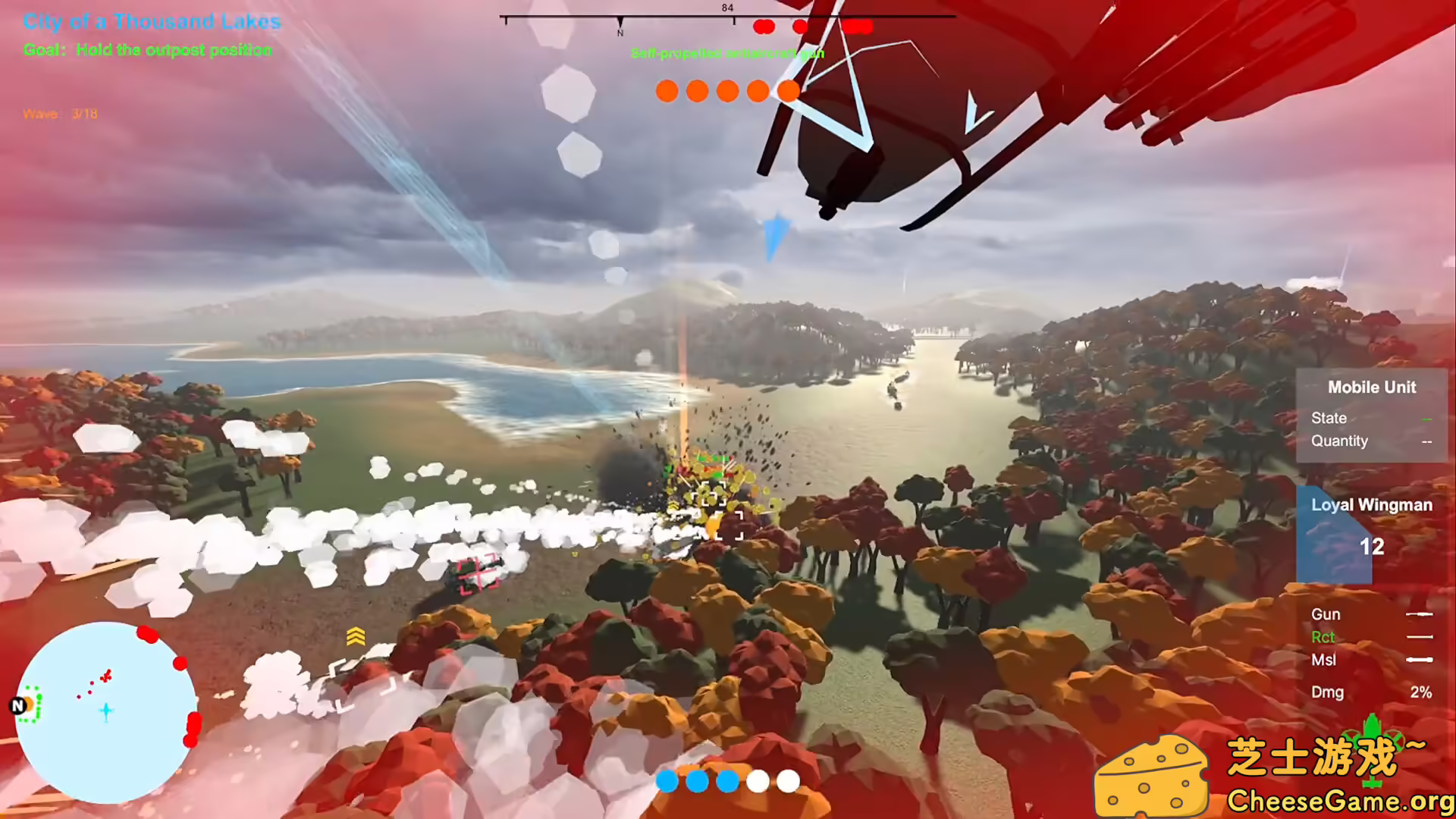The width and height of the screenshot is (1456, 819).
Task: Select the City of a Thousand Lakes title
Action: pyautogui.click(x=153, y=22)
